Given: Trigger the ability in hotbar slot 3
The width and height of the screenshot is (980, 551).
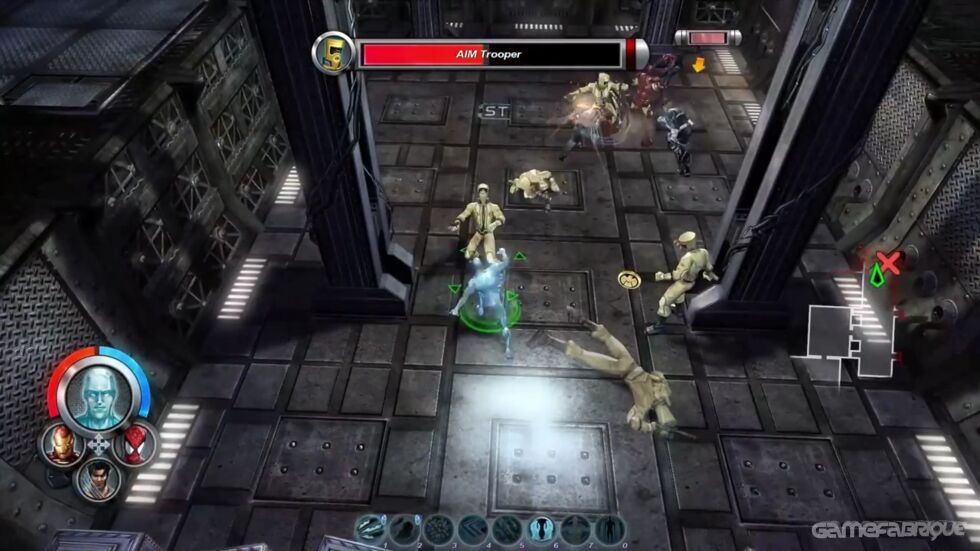Looking at the screenshot, I should (438, 528).
